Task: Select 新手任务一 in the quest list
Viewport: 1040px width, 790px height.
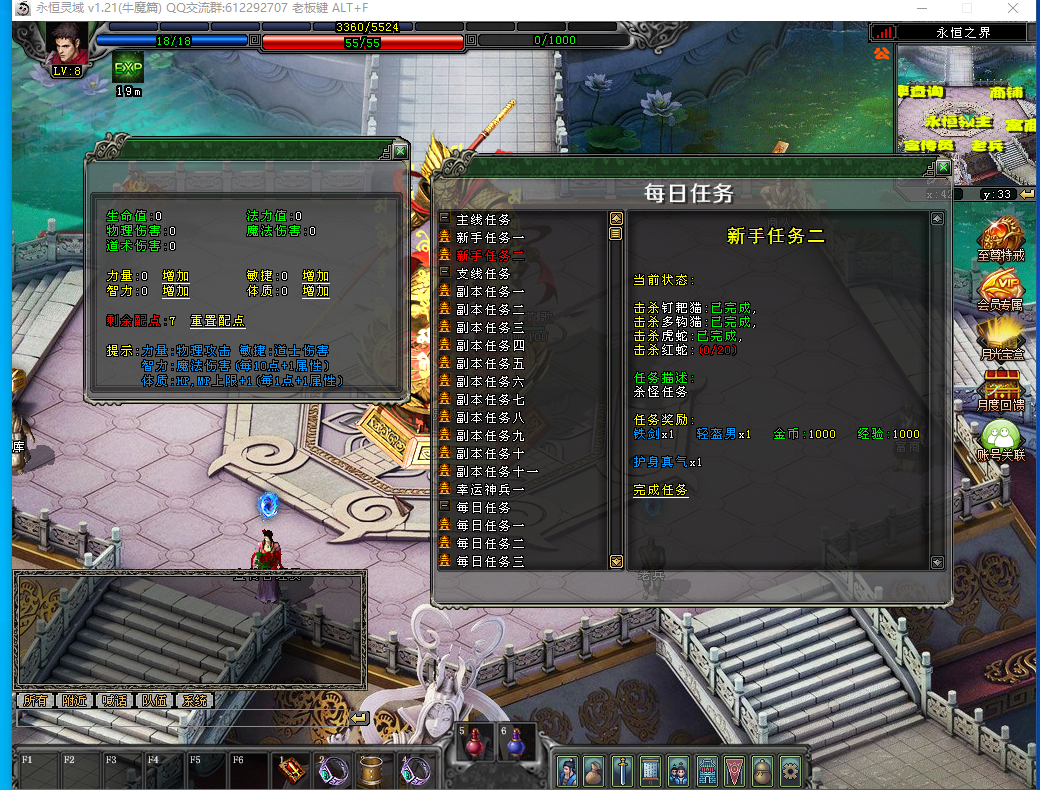Action: 490,237
